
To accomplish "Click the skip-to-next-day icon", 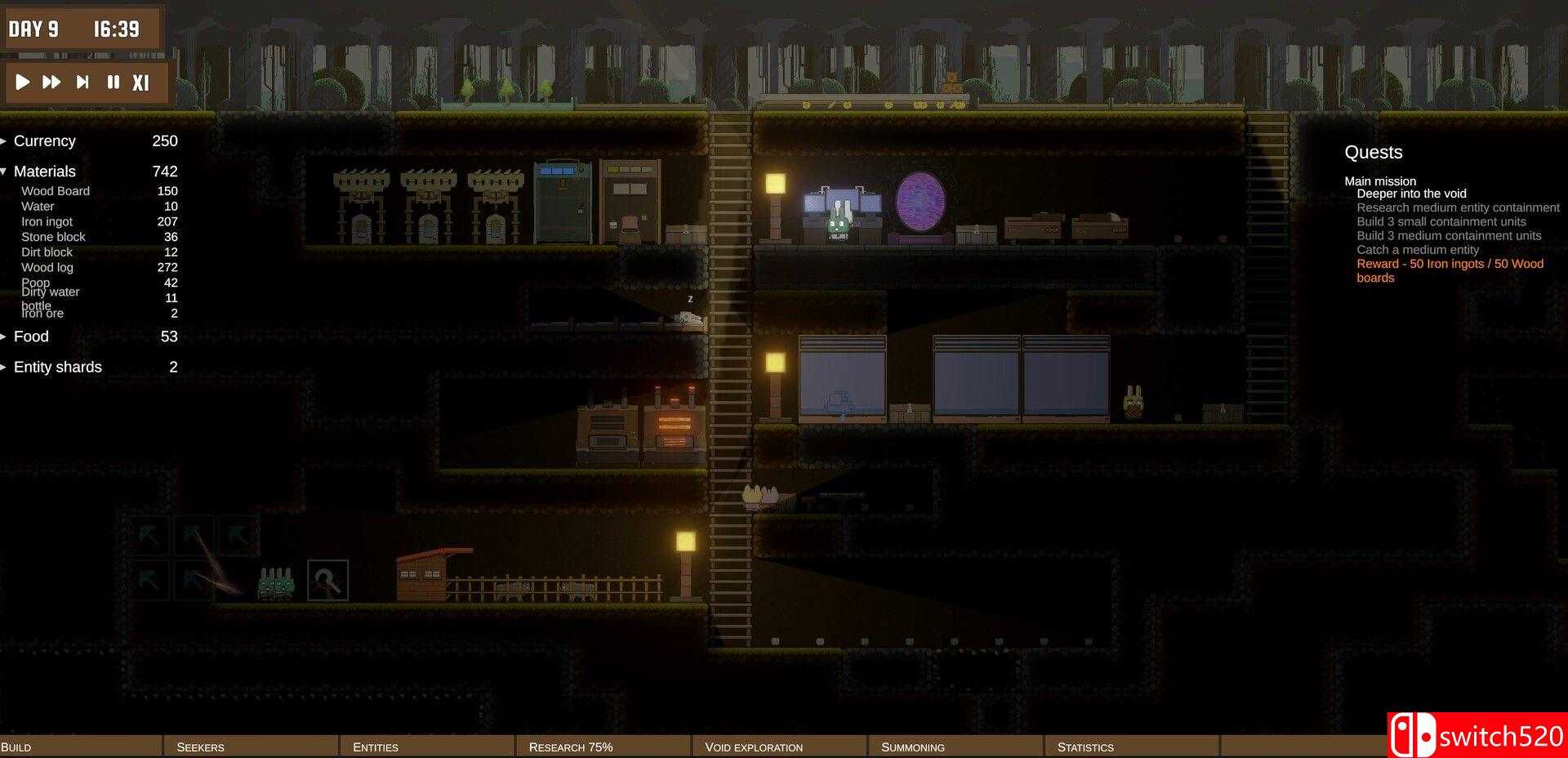I will point(82,82).
